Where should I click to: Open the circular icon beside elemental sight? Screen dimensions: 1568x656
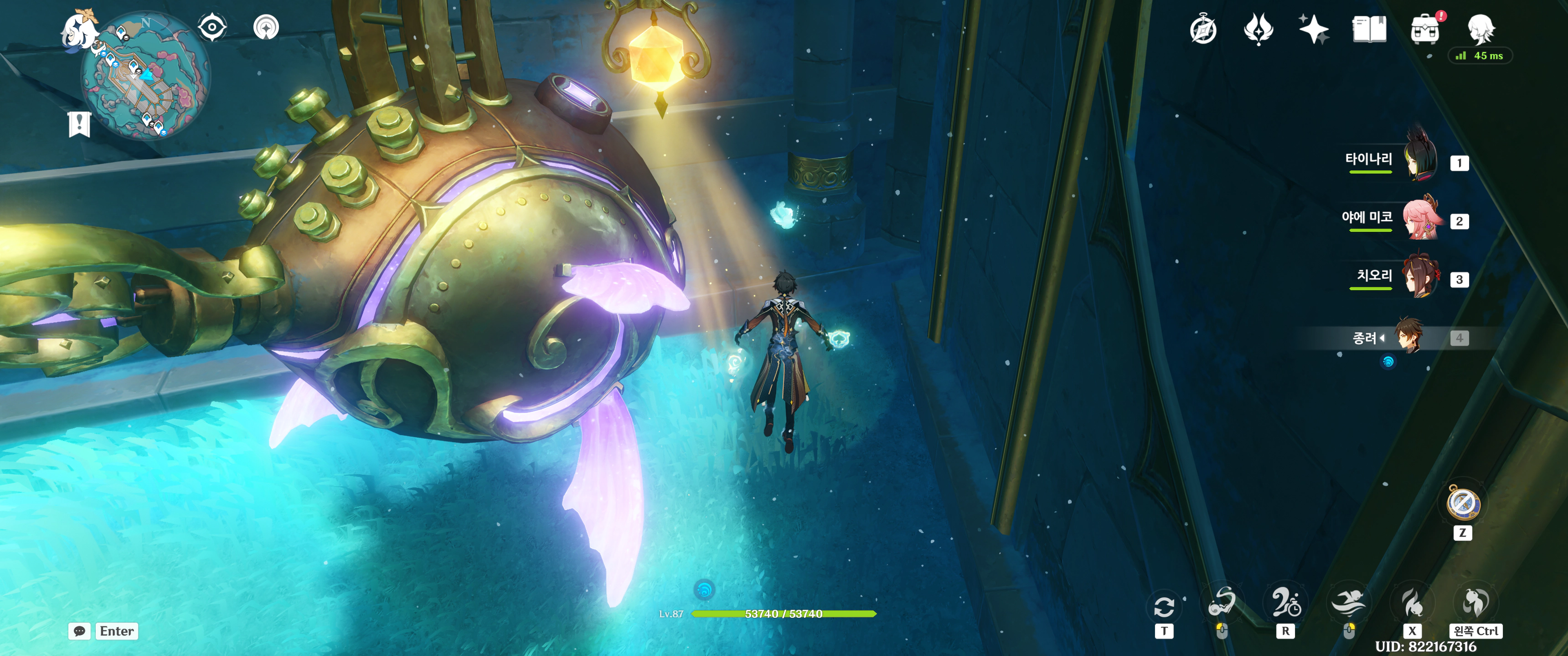(266, 27)
